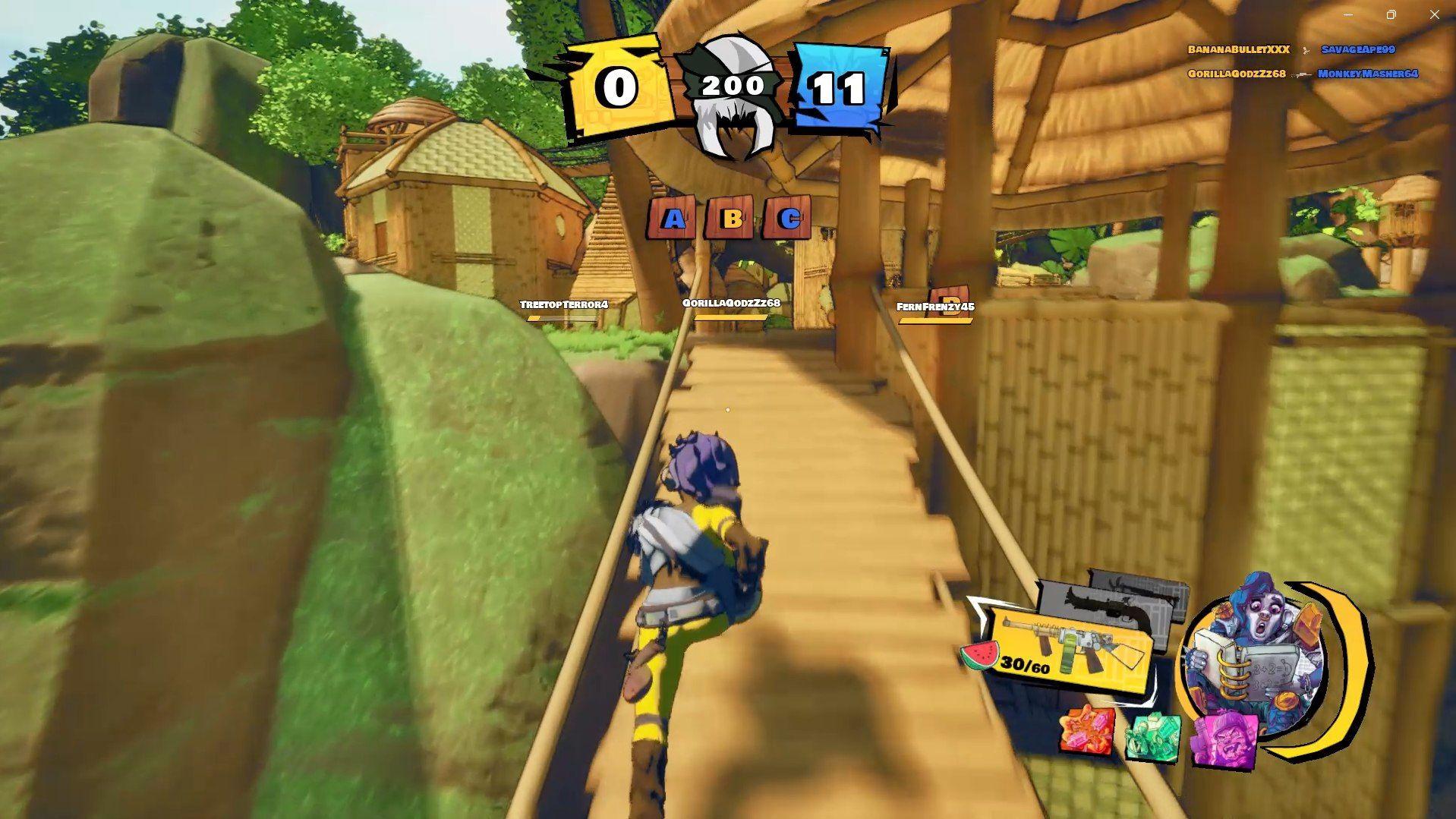Trigger the pink rage-face ability icon
The height and width of the screenshot is (819, 1456).
[1224, 739]
